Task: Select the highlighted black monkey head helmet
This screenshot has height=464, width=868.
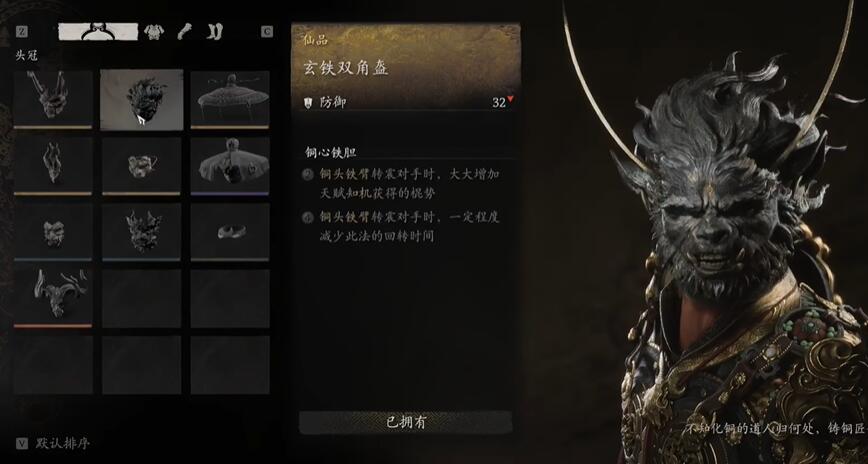Action: pyautogui.click(x=141, y=99)
